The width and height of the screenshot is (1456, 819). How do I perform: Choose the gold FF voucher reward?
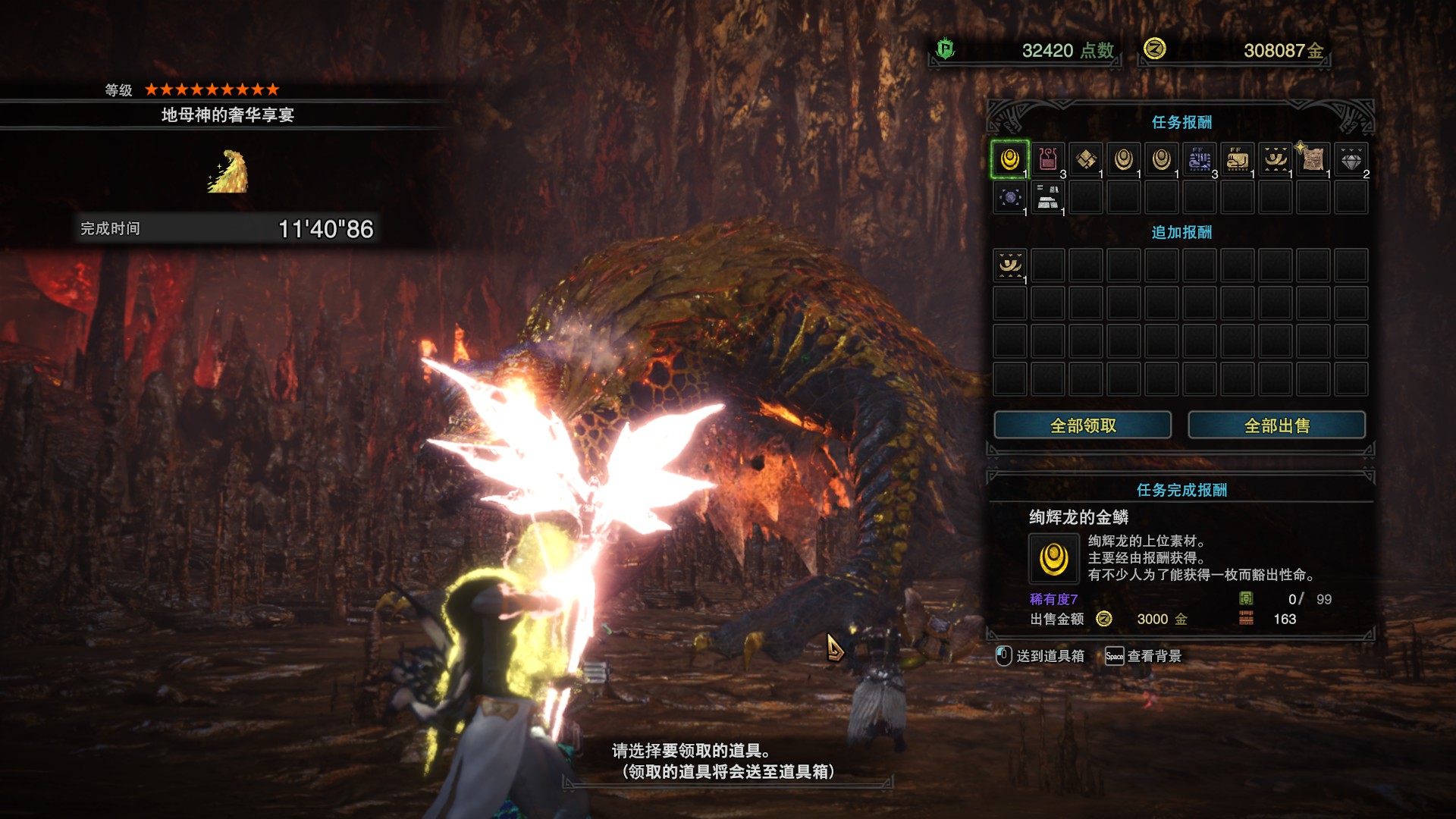tap(1238, 160)
